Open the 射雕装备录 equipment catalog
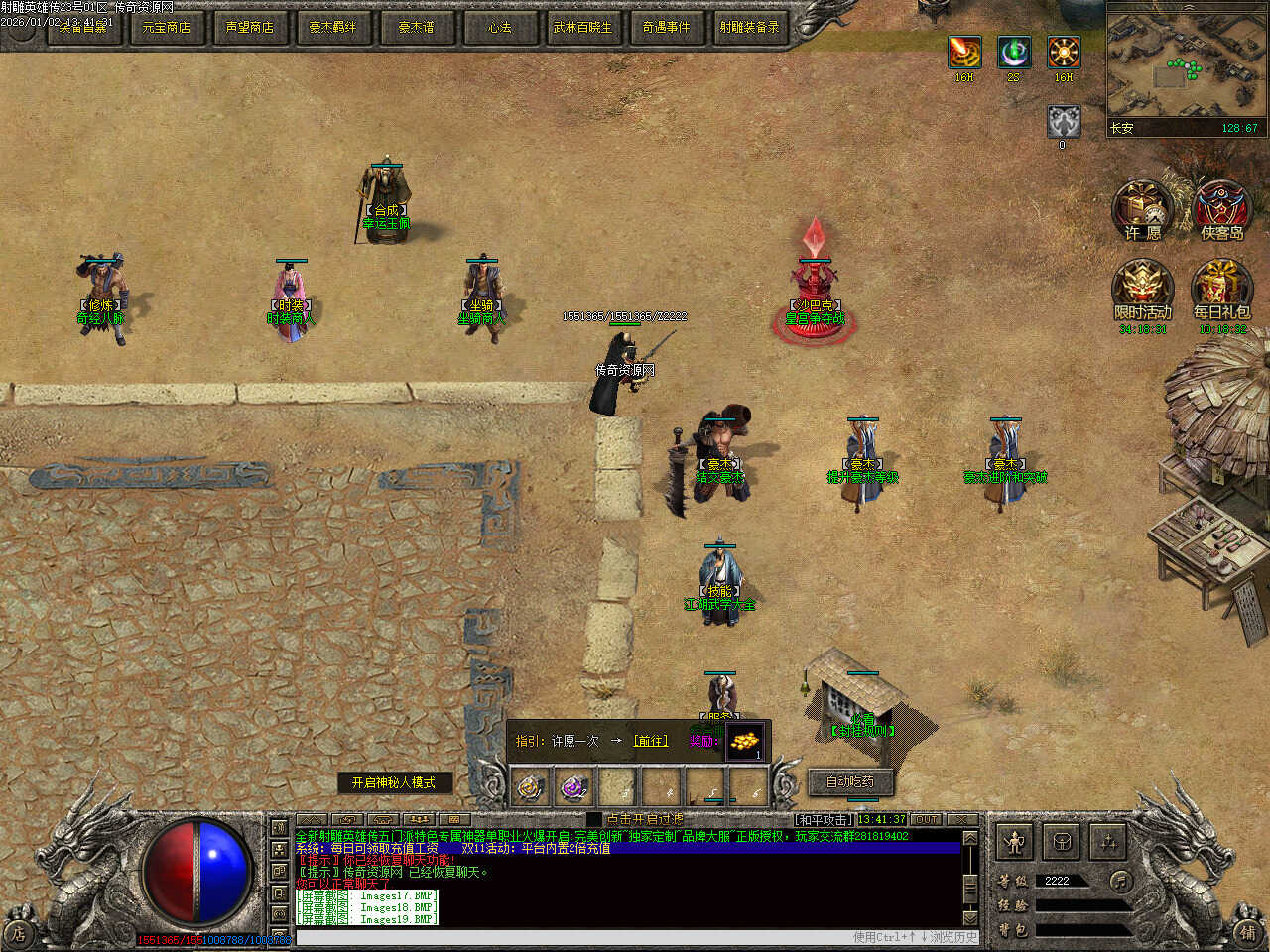The height and width of the screenshot is (952, 1270). pyautogui.click(x=749, y=27)
